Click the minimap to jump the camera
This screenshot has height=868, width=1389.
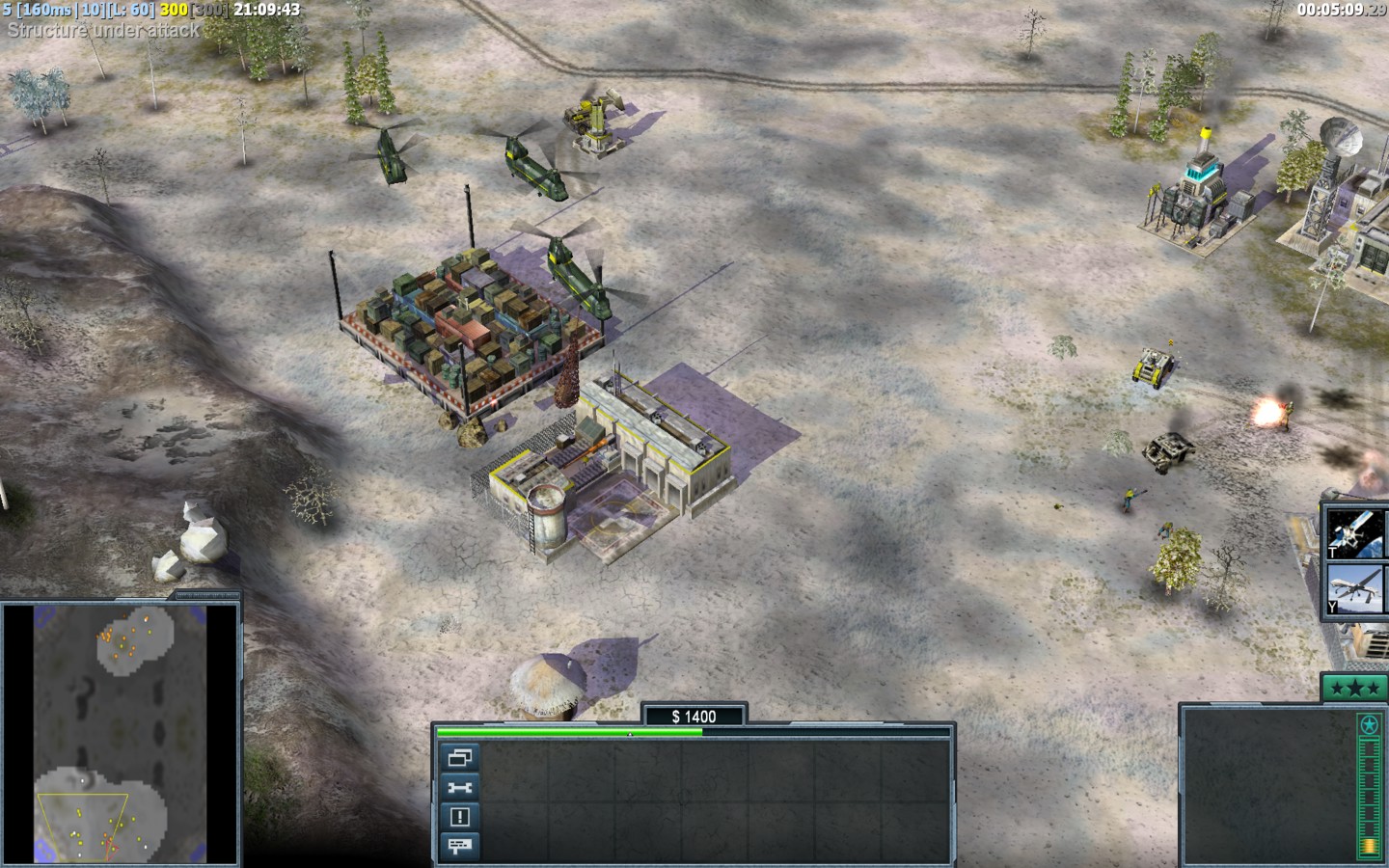tap(121, 733)
